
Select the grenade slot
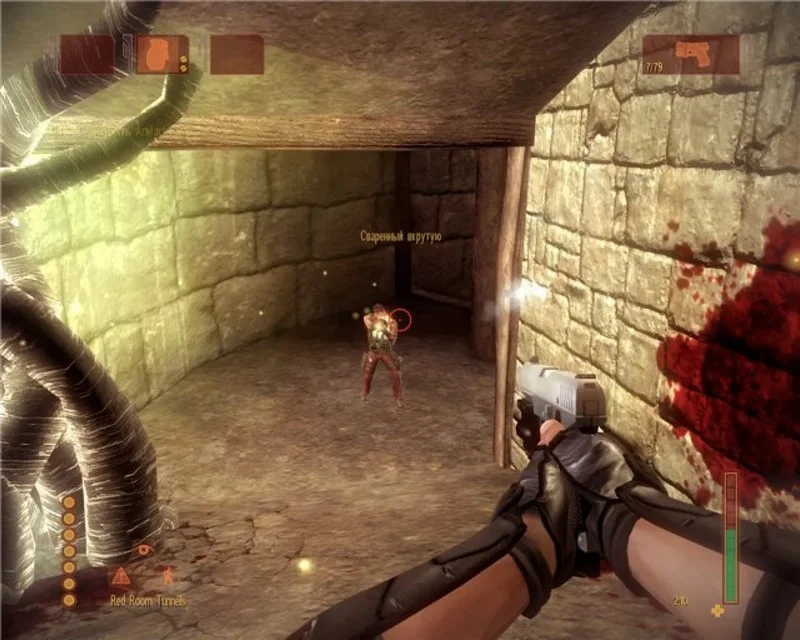[162, 54]
